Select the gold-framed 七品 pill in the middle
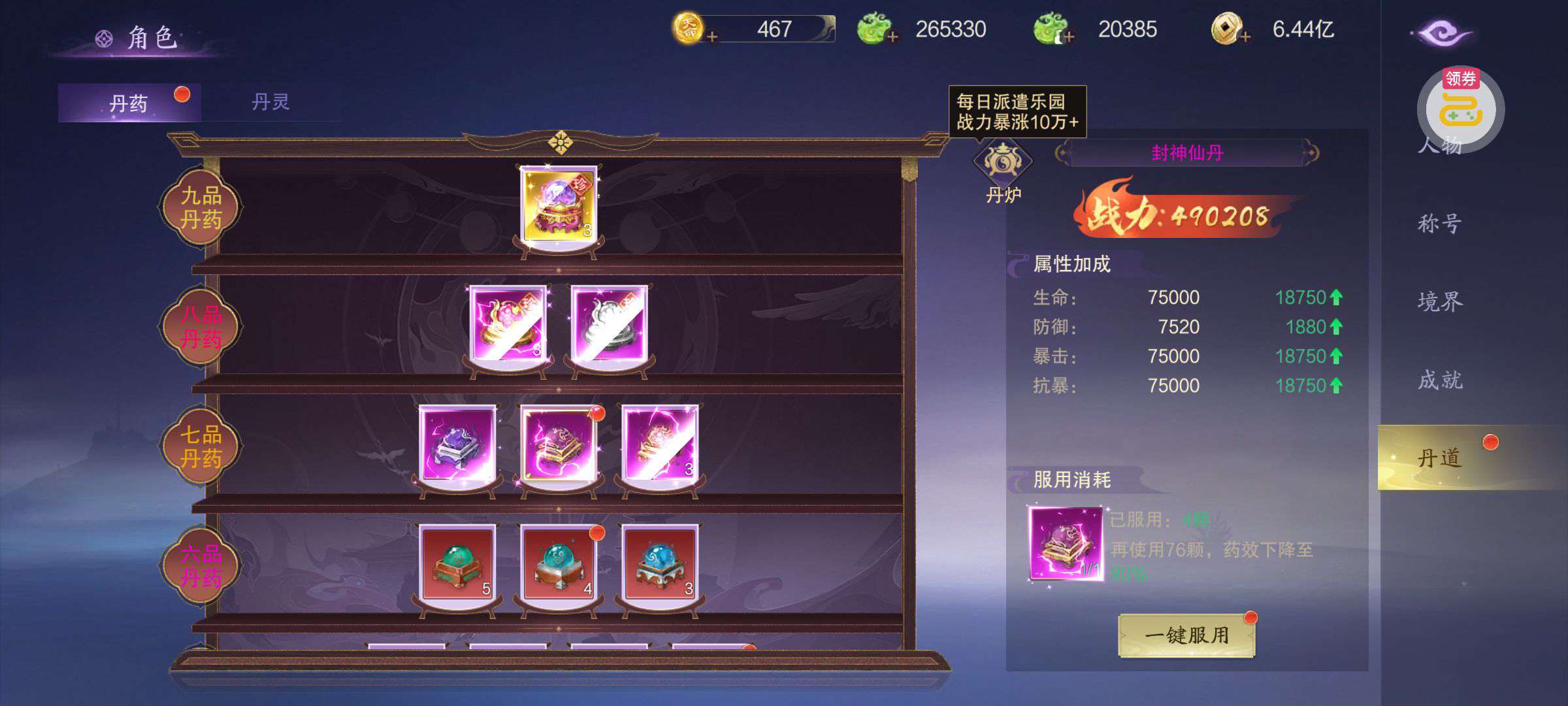Screen dimensions: 1568x706 559,443
